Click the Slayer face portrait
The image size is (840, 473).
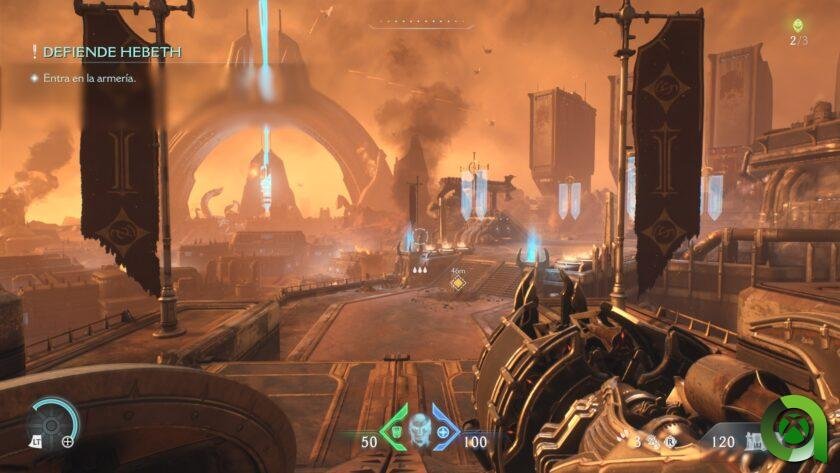click(419, 431)
